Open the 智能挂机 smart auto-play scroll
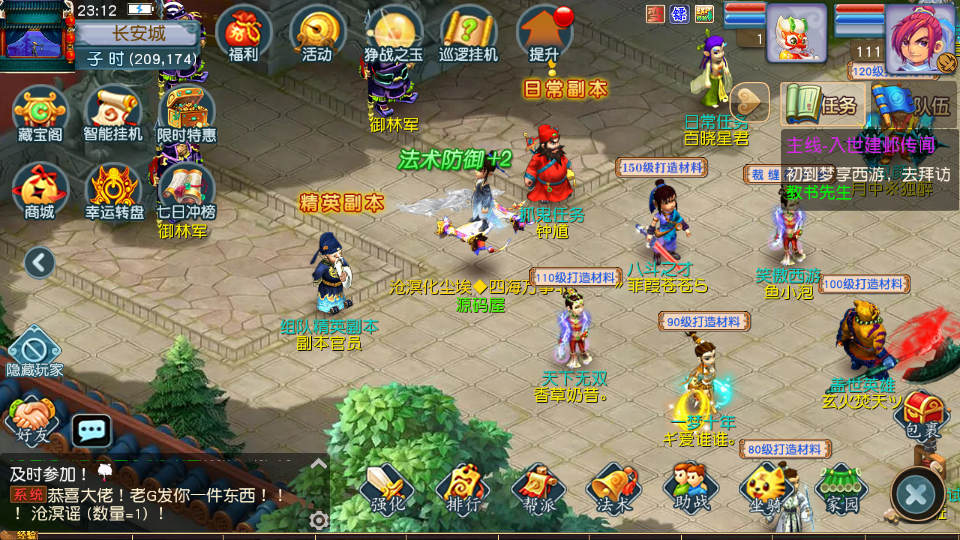The height and width of the screenshot is (540, 960). (112, 112)
